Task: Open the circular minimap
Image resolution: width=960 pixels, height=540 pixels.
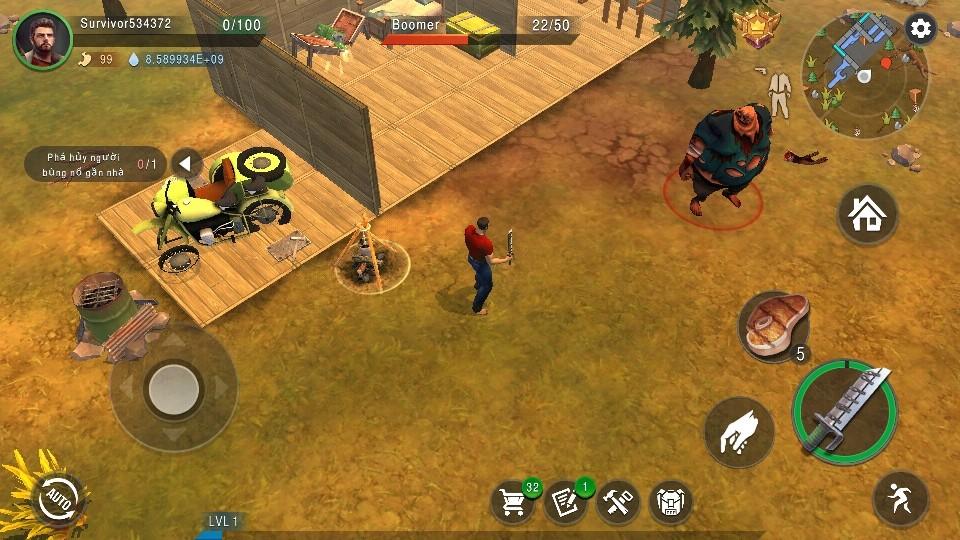Action: 865,77
